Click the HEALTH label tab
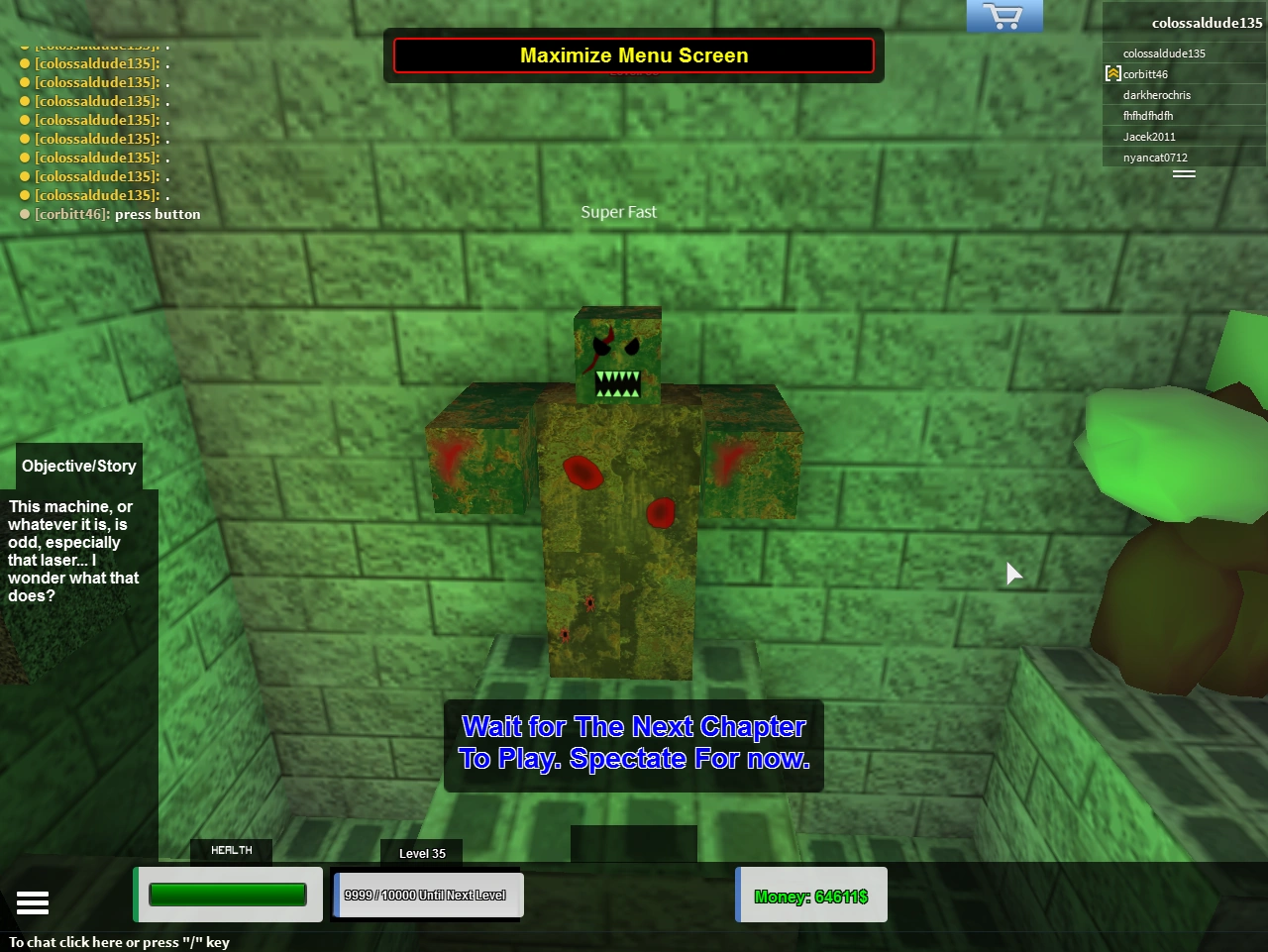The width and height of the screenshot is (1268, 952). pos(231,850)
